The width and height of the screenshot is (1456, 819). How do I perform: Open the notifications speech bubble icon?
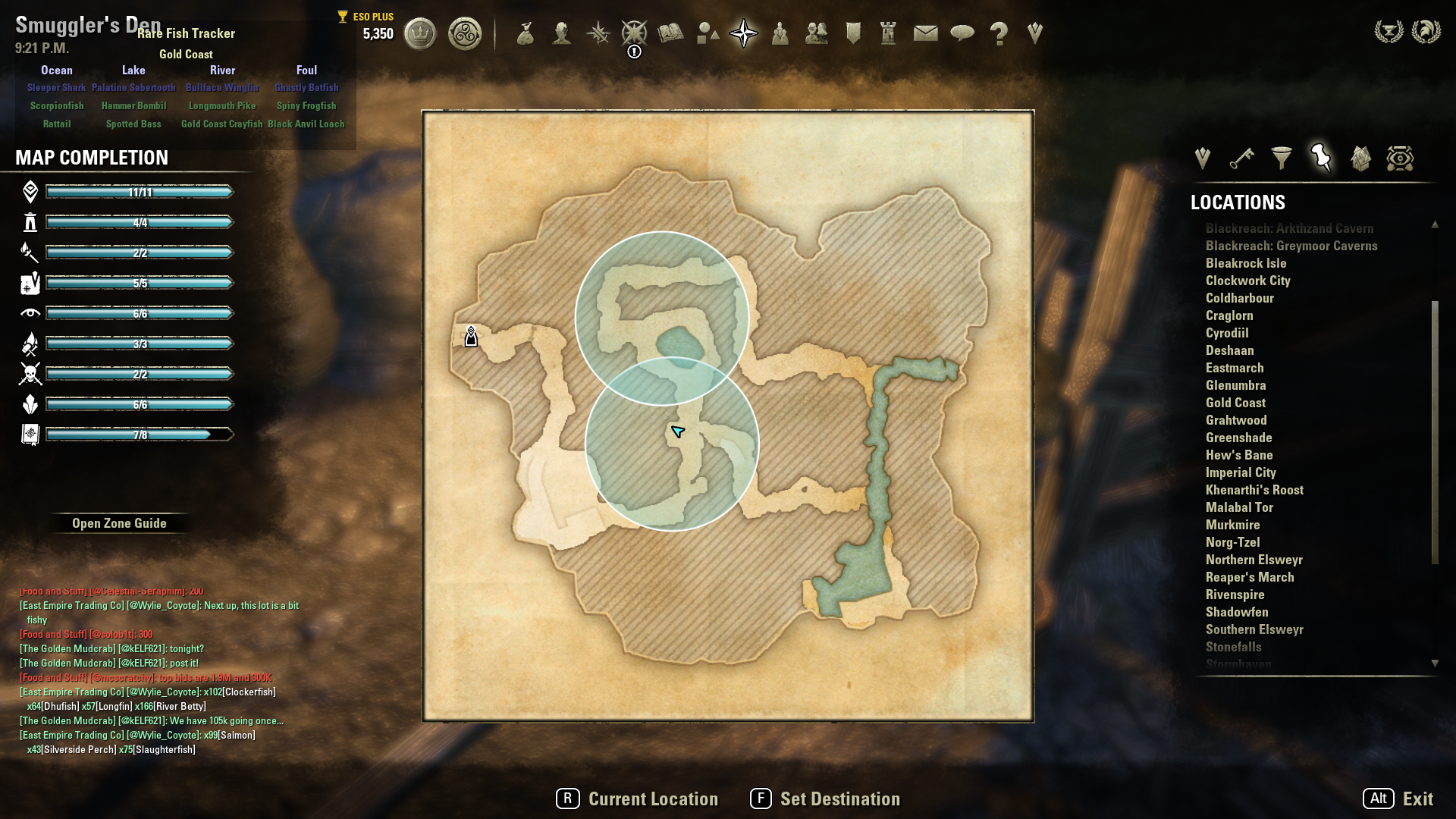pyautogui.click(x=962, y=33)
